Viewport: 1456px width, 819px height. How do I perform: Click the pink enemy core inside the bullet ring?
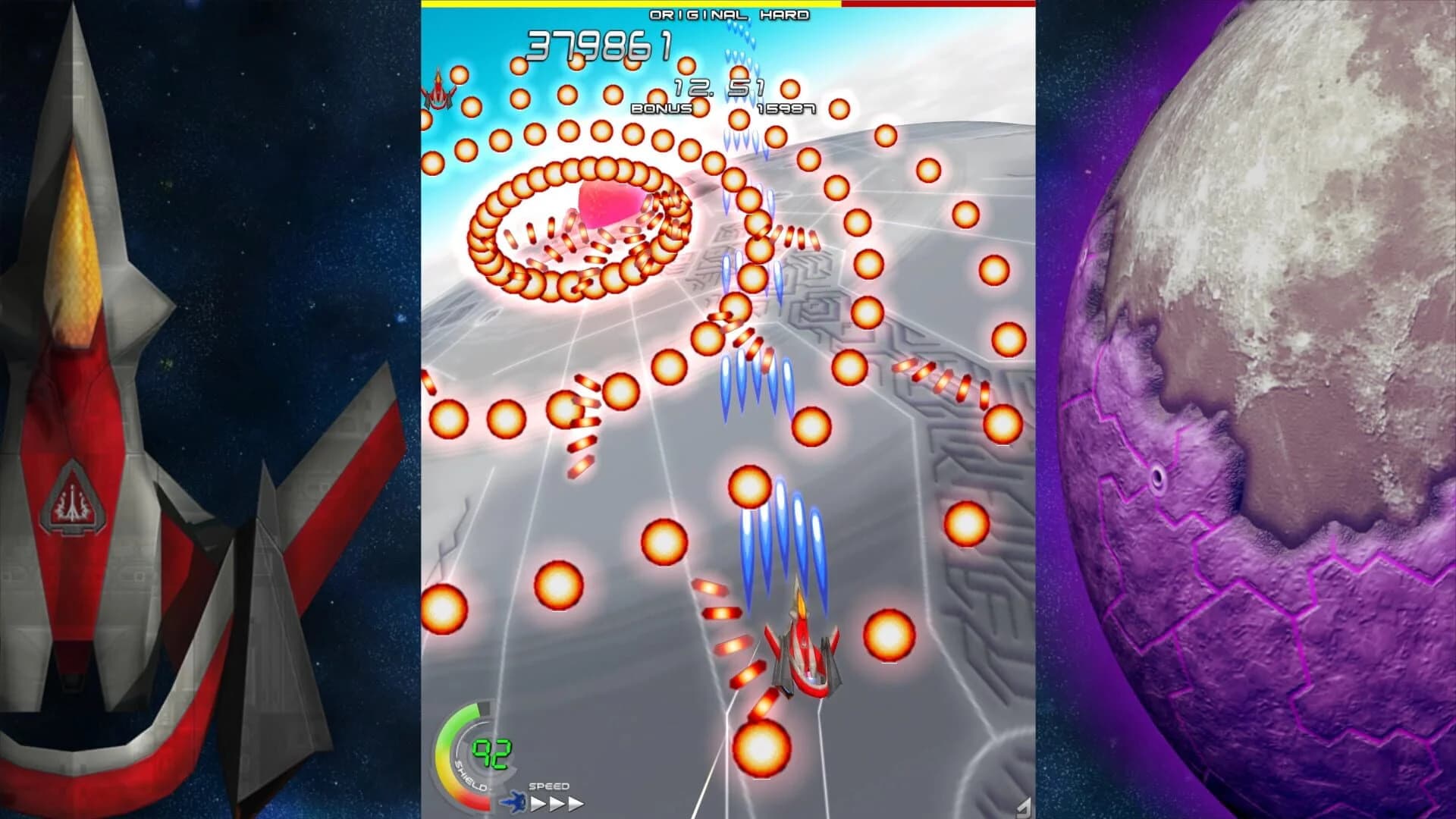[607, 205]
